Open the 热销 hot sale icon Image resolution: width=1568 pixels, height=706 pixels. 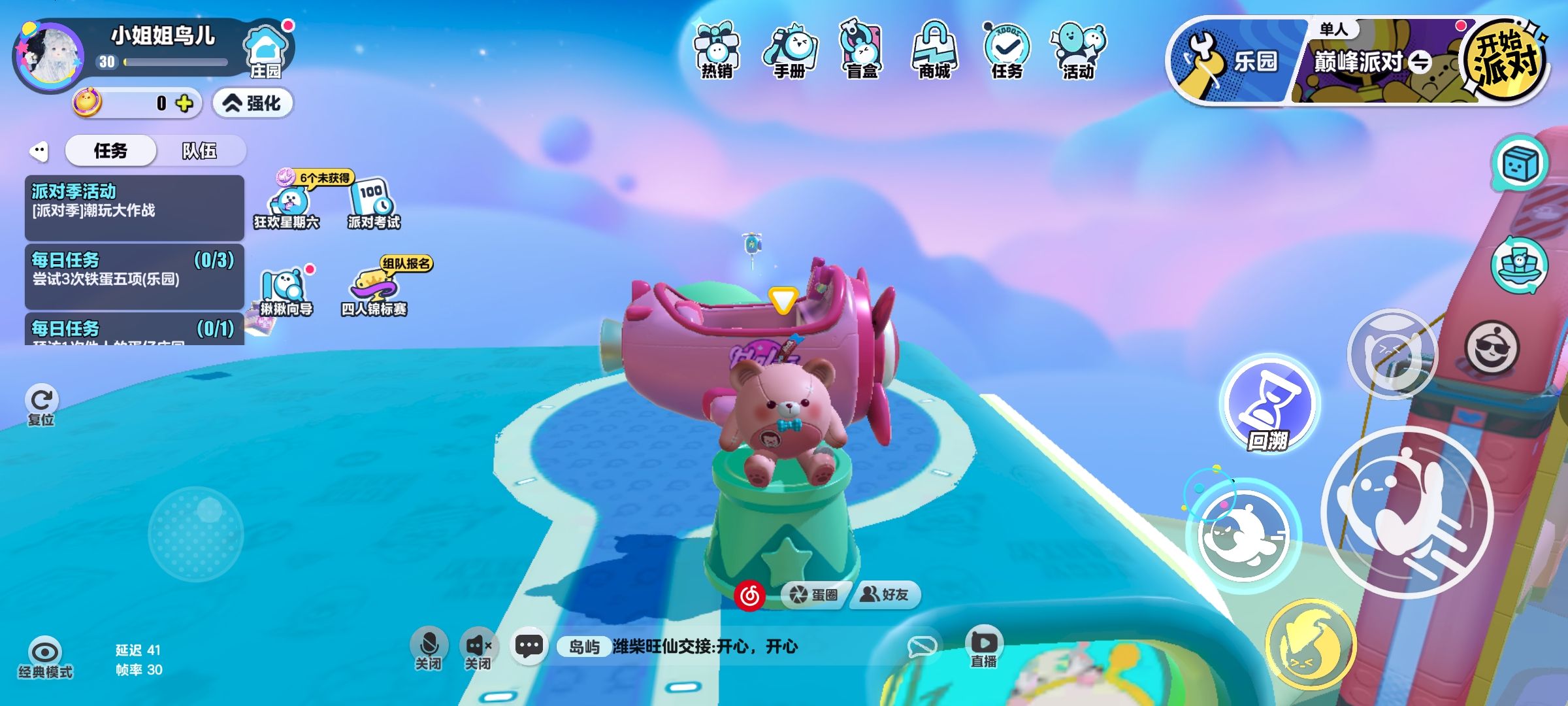tap(717, 51)
